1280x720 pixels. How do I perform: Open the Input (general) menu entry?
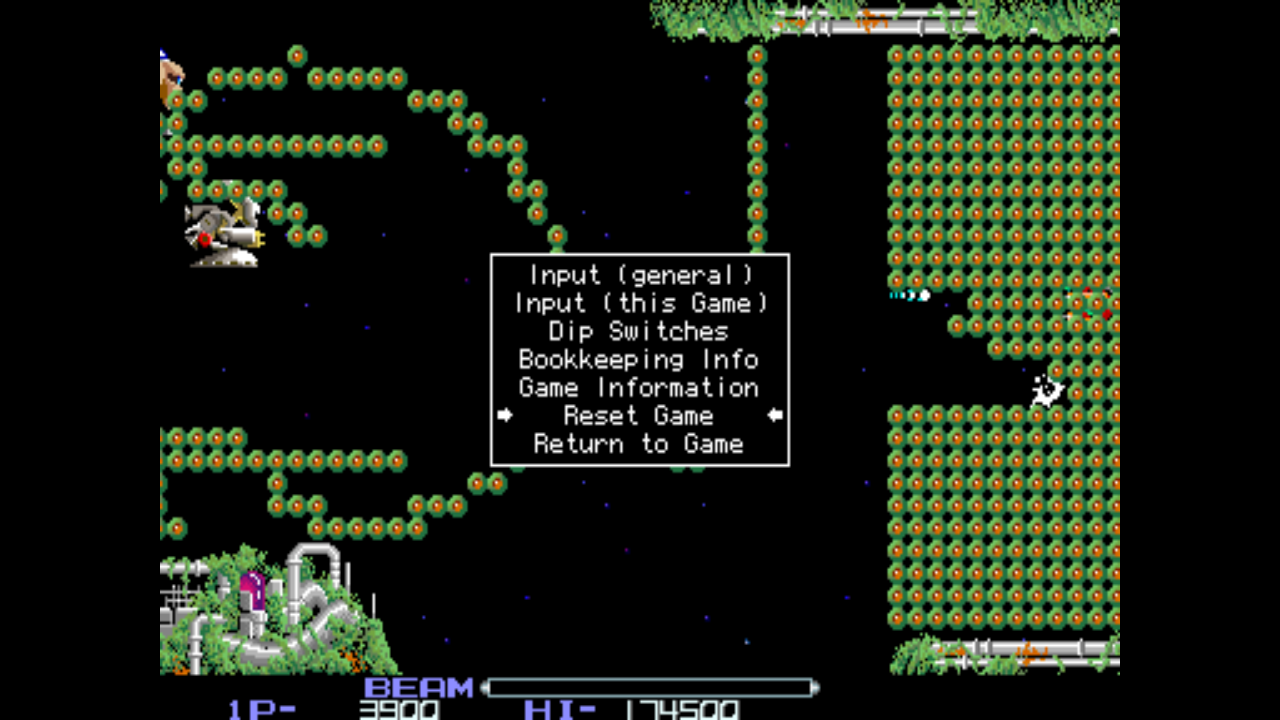(x=640, y=275)
